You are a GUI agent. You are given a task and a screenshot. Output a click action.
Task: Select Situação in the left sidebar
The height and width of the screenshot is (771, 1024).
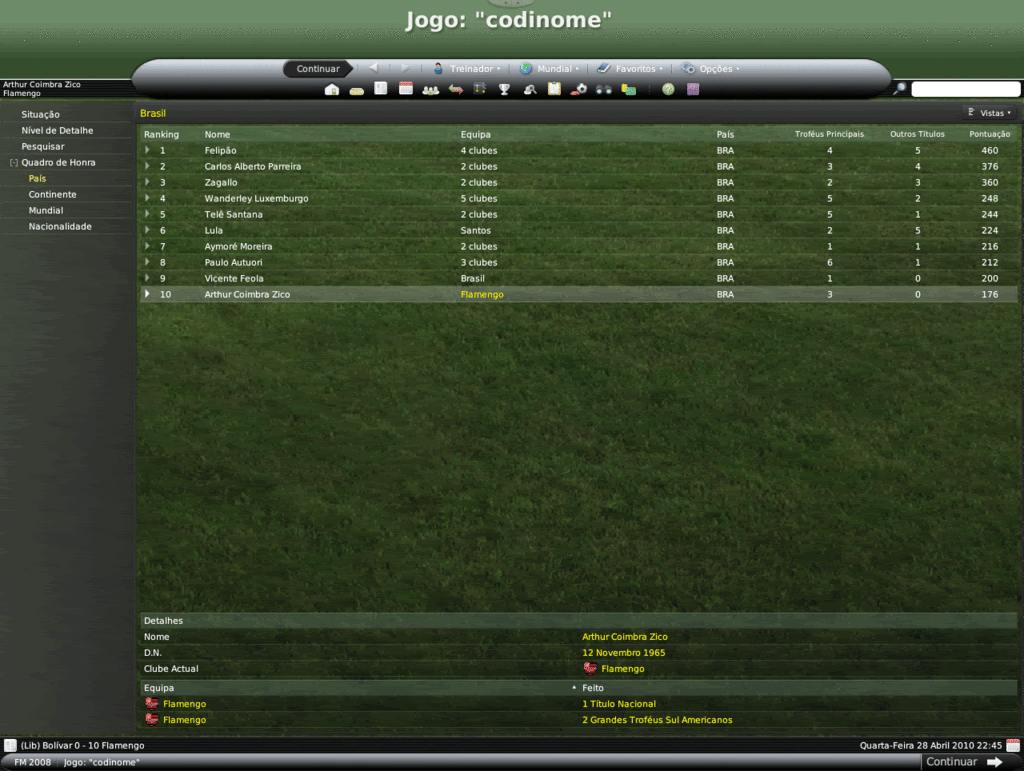(x=41, y=115)
